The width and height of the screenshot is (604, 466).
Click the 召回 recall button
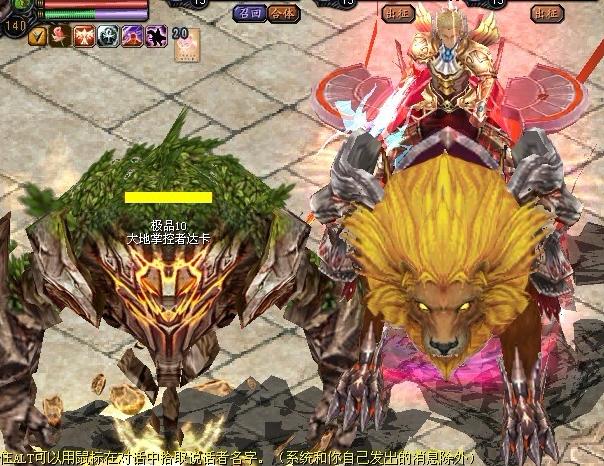point(248,13)
